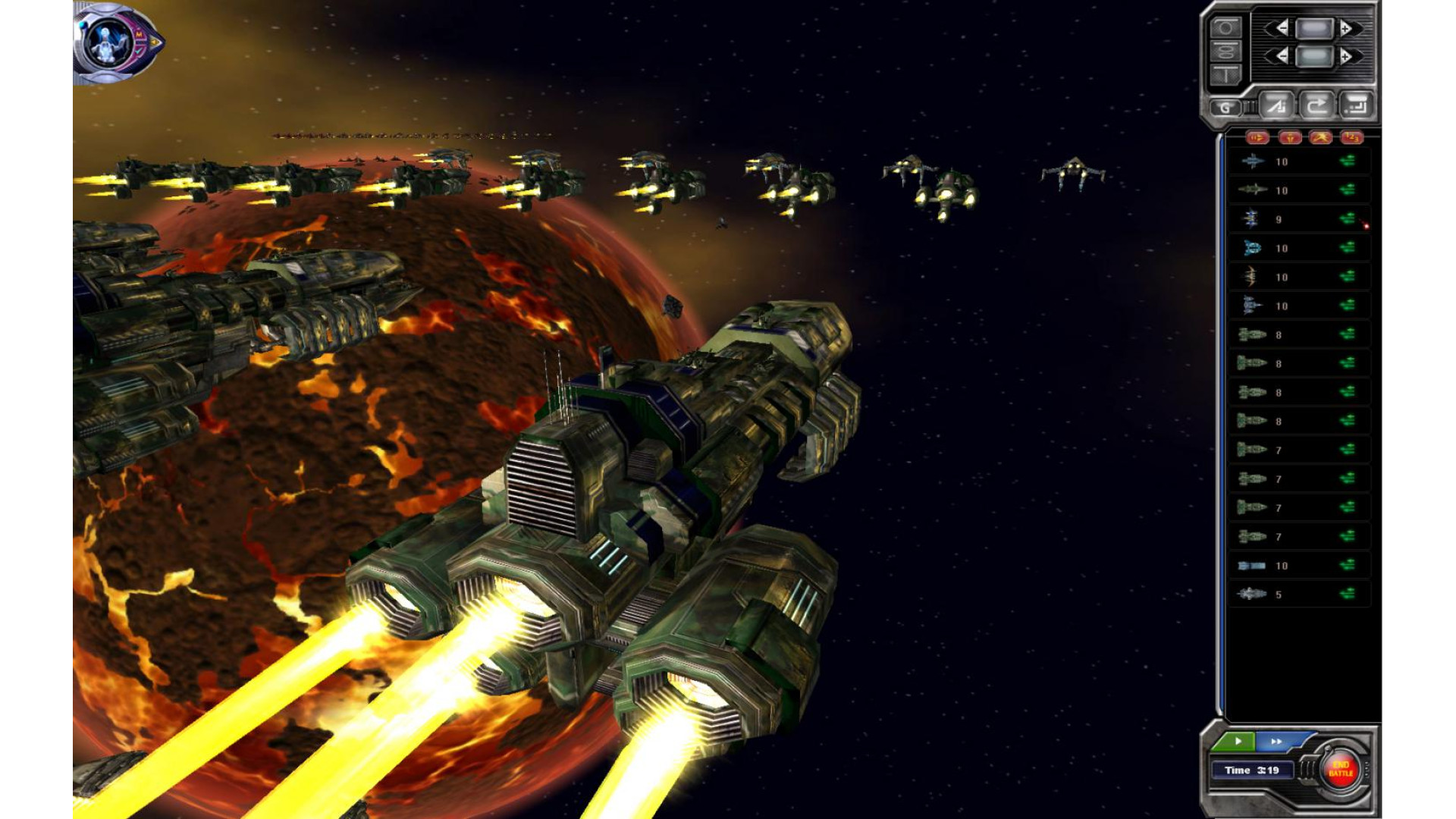Click the top minus arrow stepper
The image size is (1456, 819).
(1280, 29)
